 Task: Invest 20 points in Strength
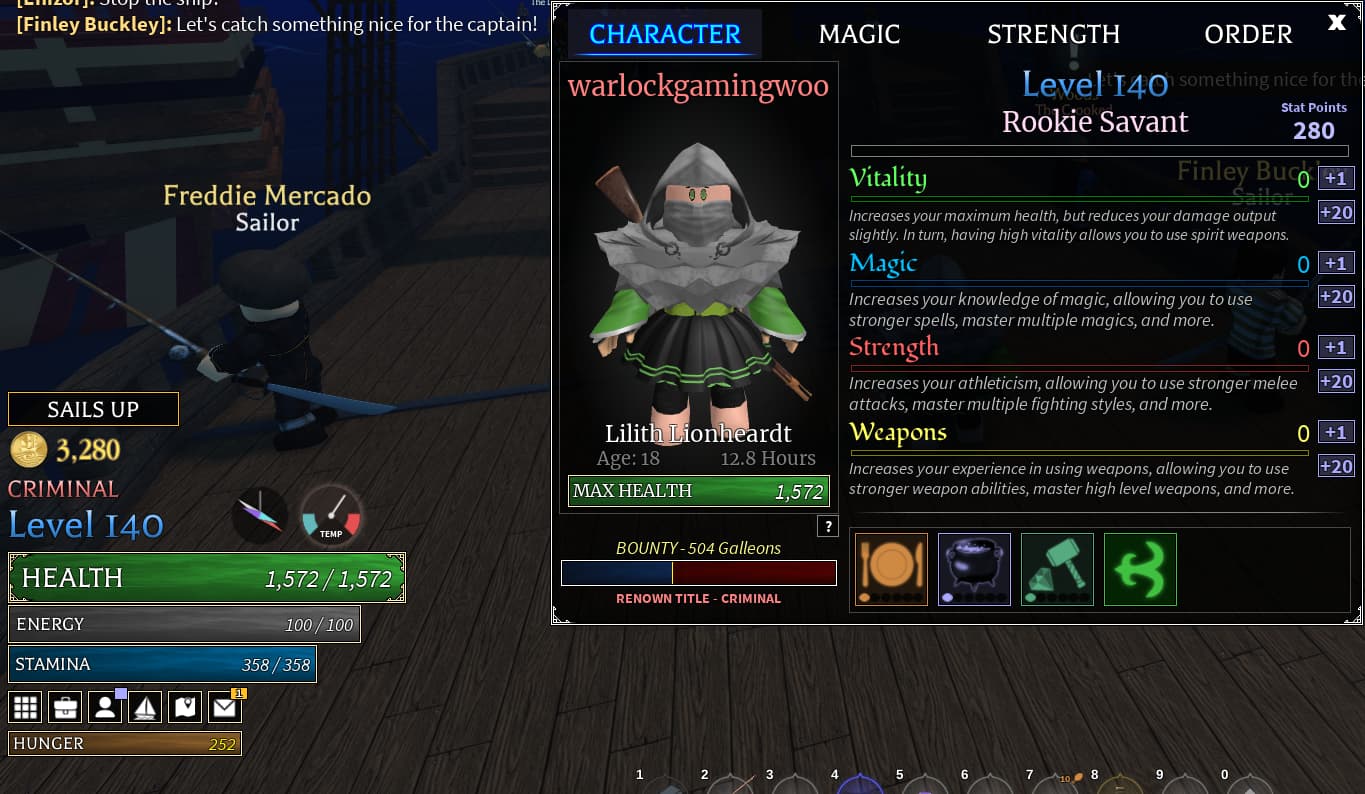[x=1335, y=381]
